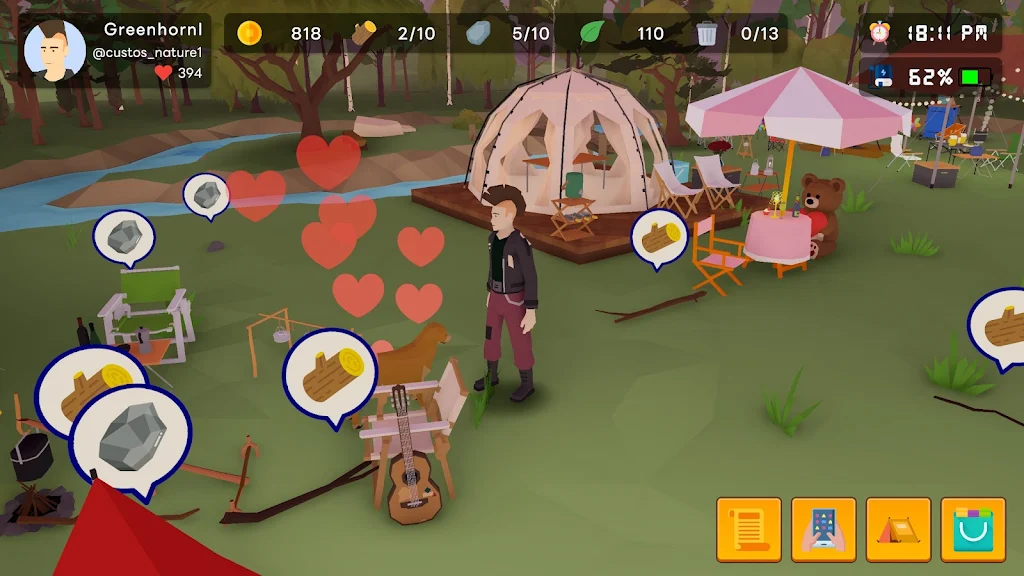Open the Greenhornl player profile avatar
The width and height of the screenshot is (1024, 576).
(54, 49)
